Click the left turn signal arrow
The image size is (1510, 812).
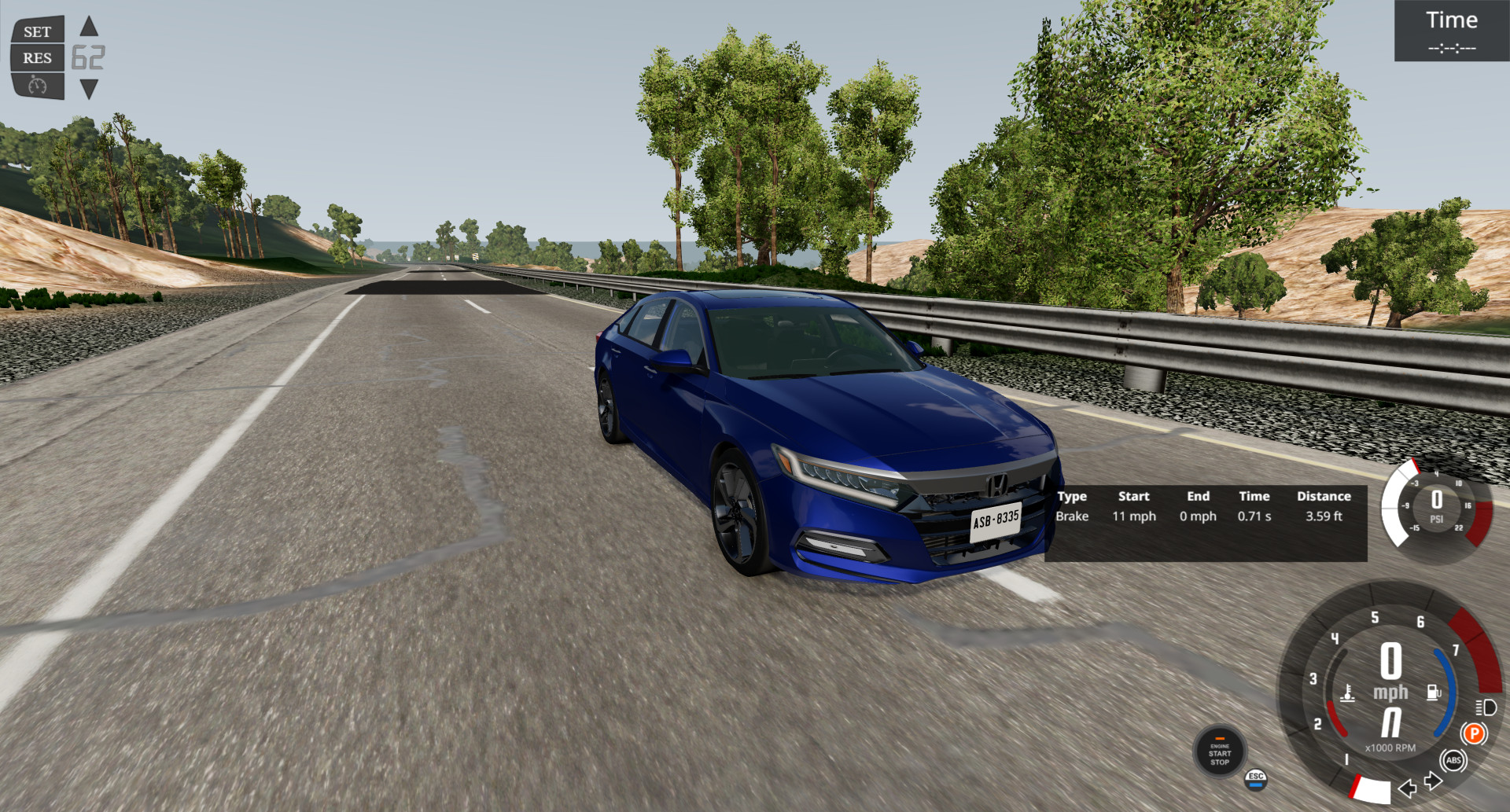click(x=1407, y=790)
